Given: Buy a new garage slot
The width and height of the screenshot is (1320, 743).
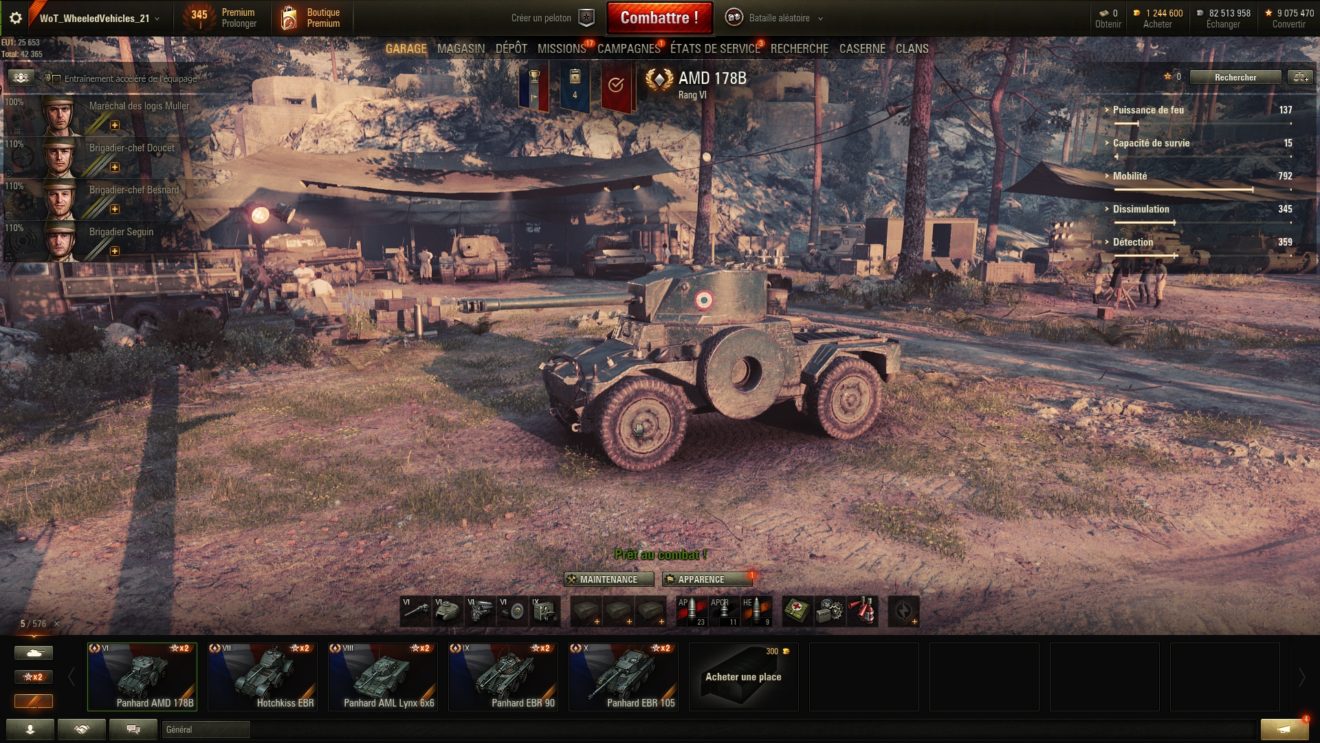Looking at the screenshot, I should click(742, 676).
